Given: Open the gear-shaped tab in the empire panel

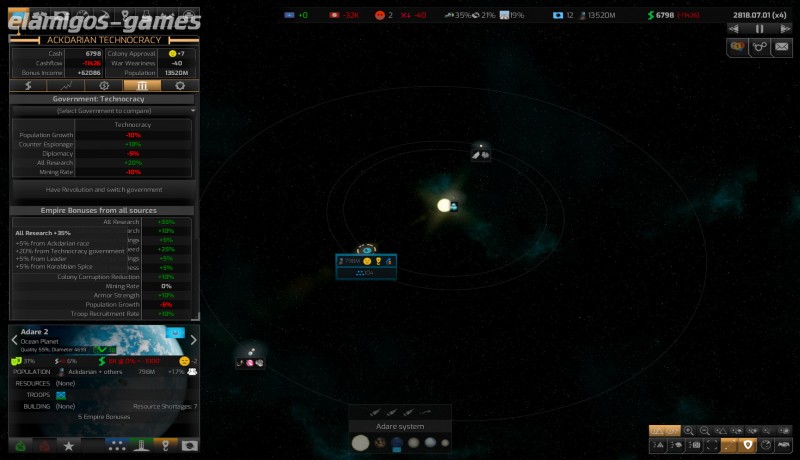Looking at the screenshot, I should pos(180,86).
